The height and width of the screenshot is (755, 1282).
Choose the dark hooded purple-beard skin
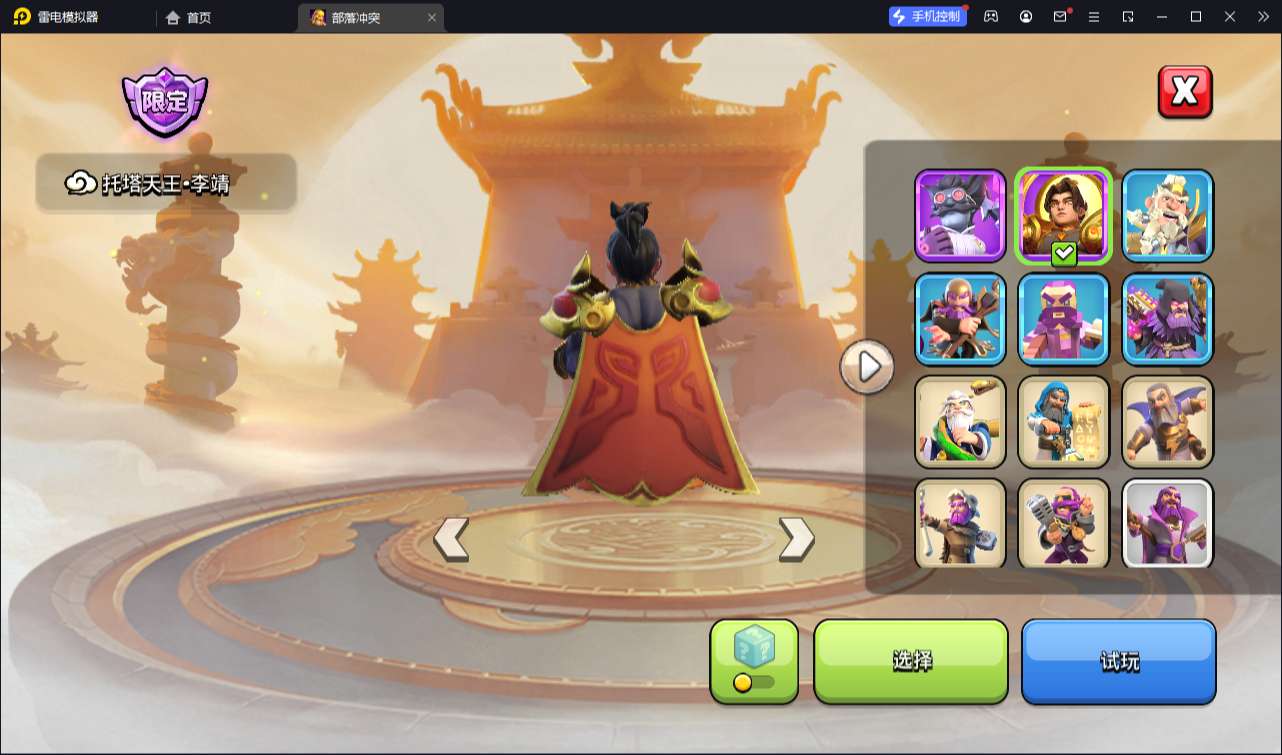click(1167, 319)
